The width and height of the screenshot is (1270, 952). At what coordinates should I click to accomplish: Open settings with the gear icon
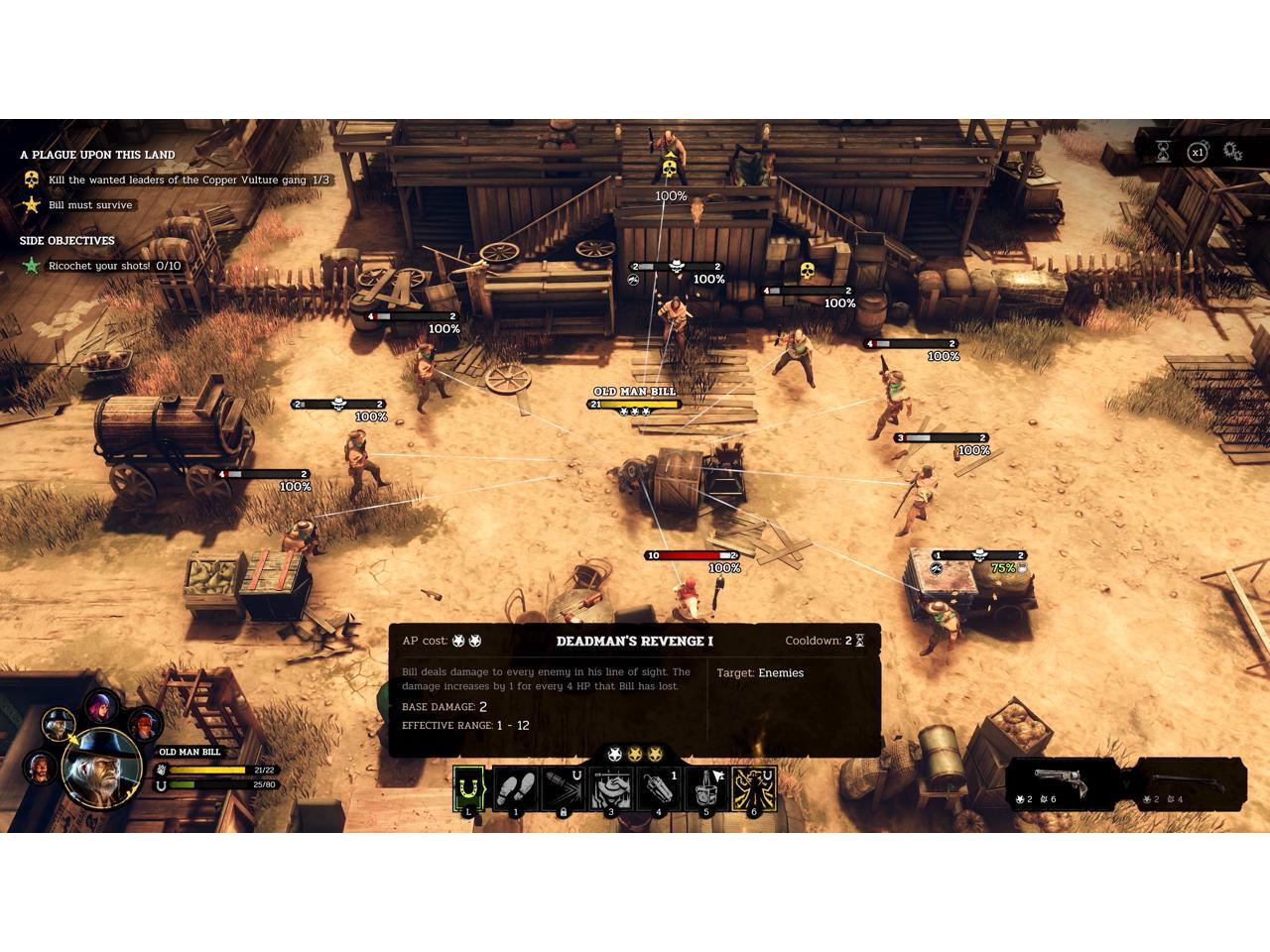1232,152
